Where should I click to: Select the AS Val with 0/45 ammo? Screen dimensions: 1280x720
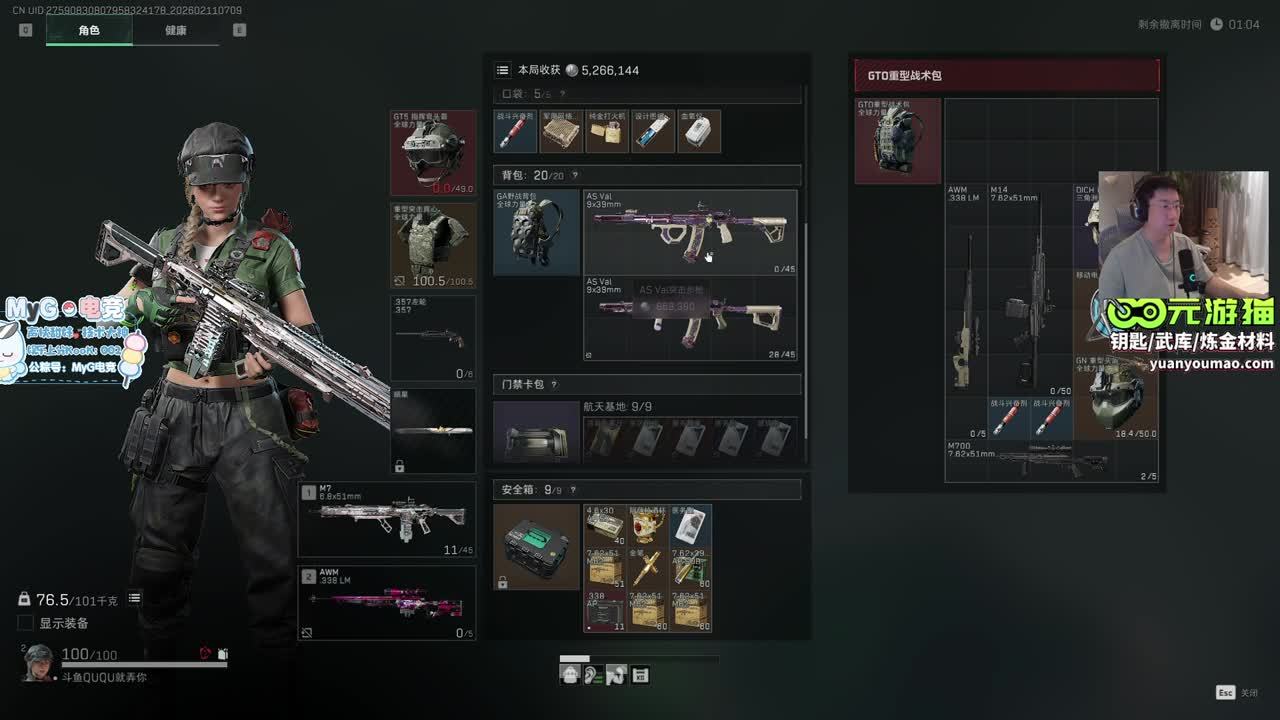point(690,232)
